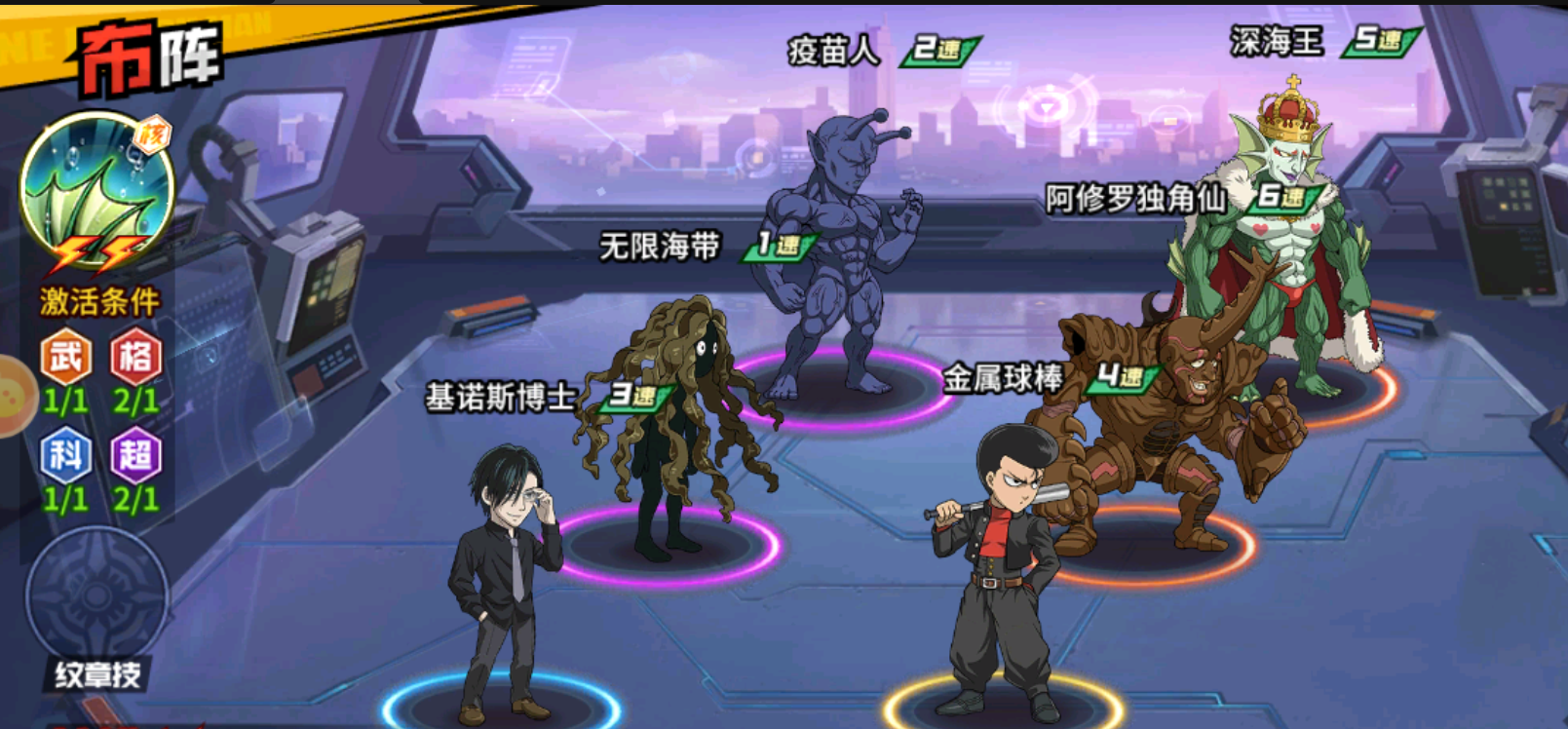This screenshot has width=1568, height=729.
Task: Select the 武 activation condition icon
Action: pyautogui.click(x=65, y=359)
